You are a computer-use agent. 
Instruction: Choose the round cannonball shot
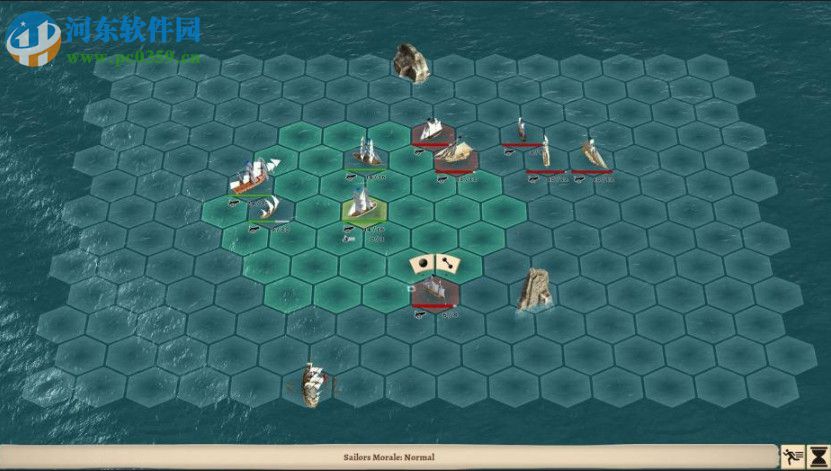[422, 263]
